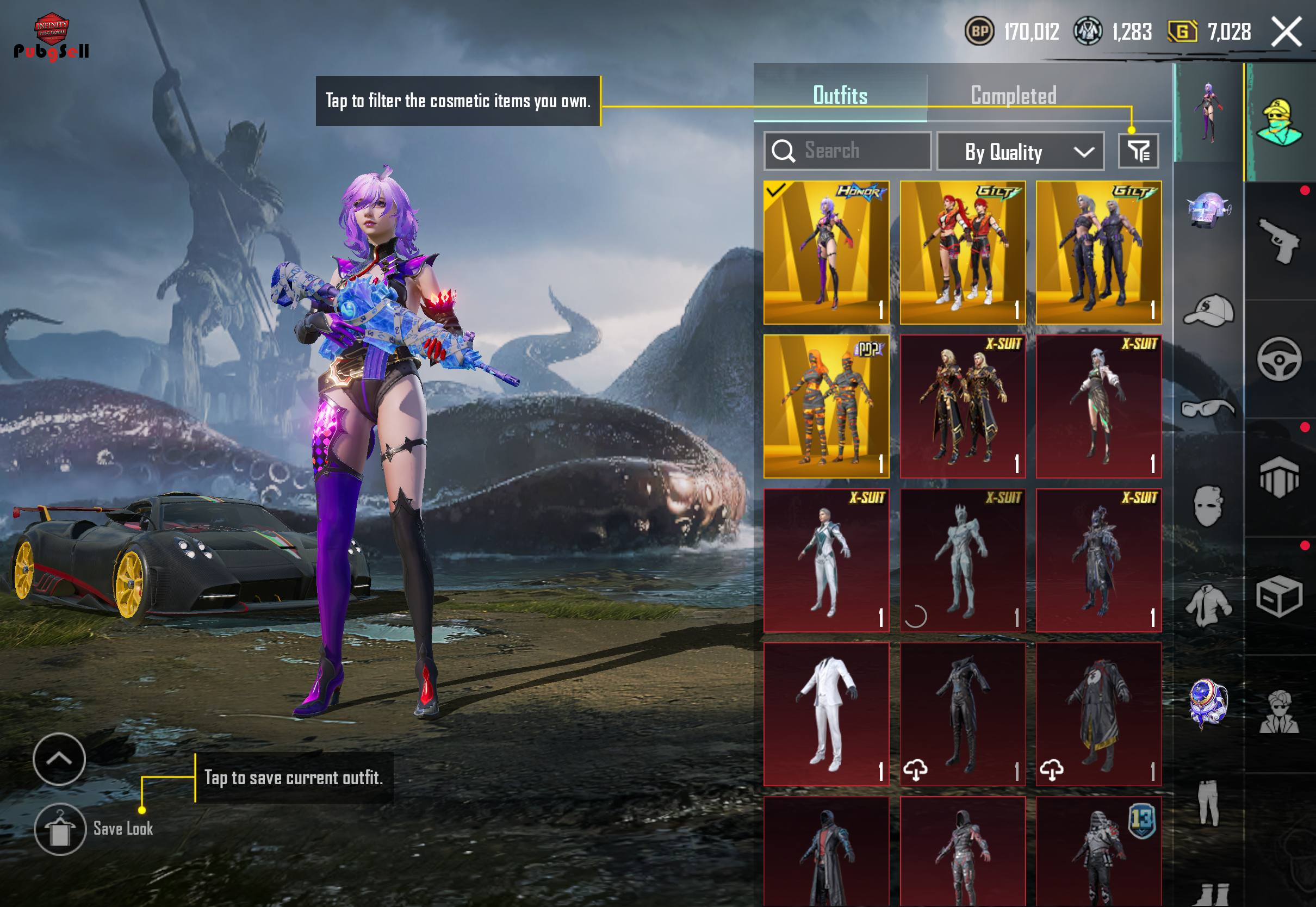The height and width of the screenshot is (907, 1316).
Task: Open the By Quality sort dropdown
Action: click(1020, 152)
